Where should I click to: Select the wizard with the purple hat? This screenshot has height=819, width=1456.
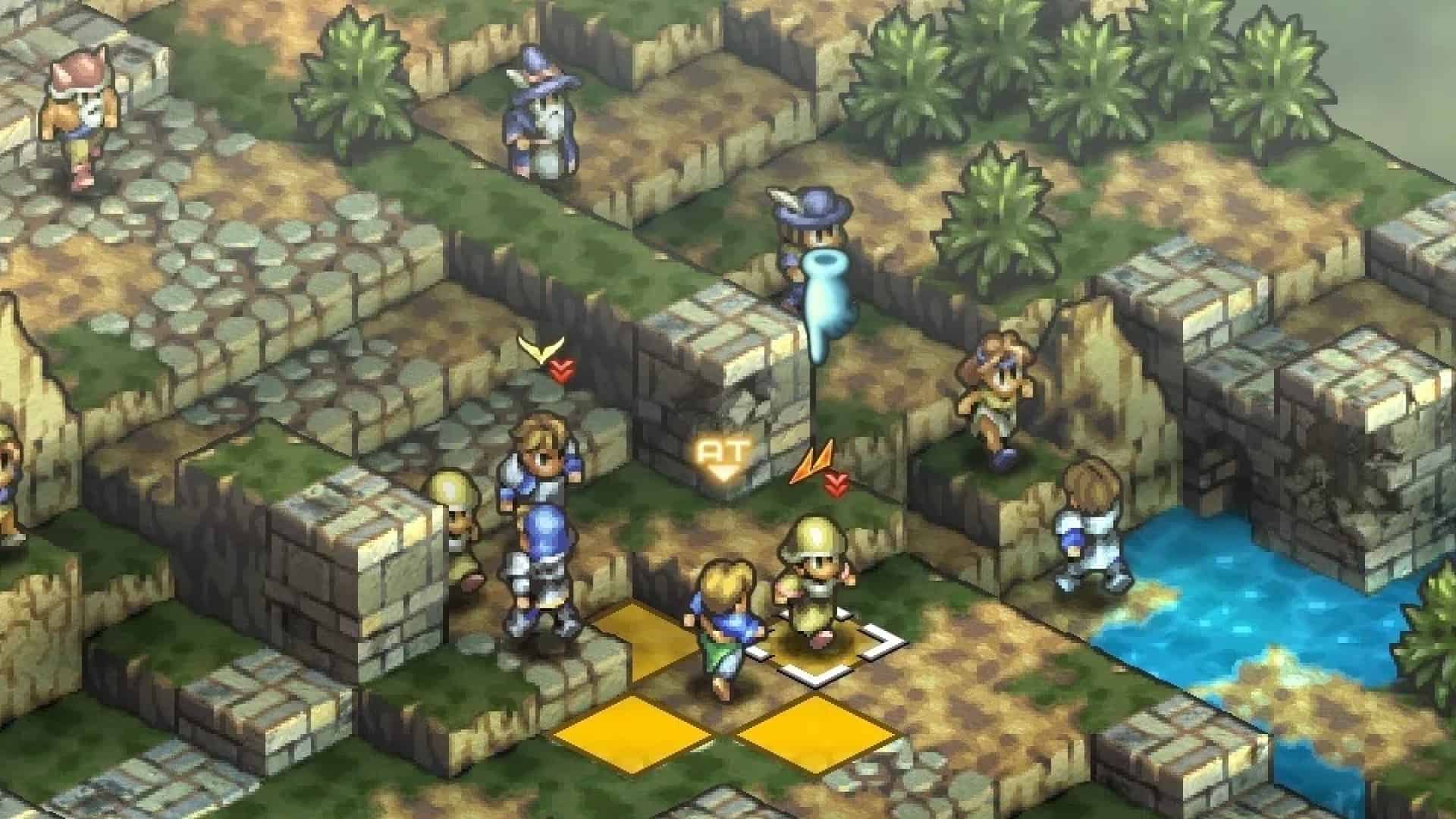[x=538, y=114]
